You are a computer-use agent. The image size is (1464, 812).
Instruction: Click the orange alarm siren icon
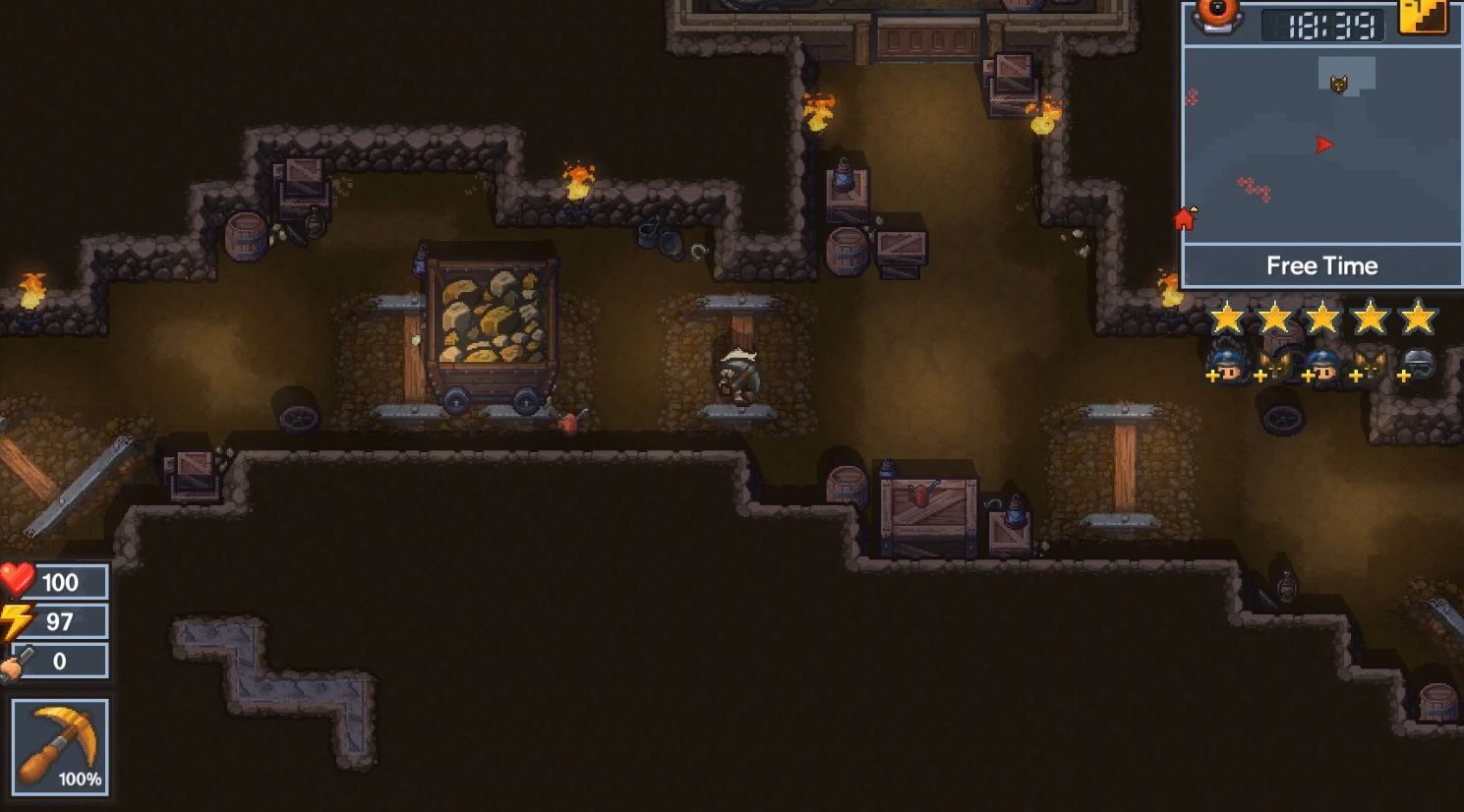(1217, 15)
